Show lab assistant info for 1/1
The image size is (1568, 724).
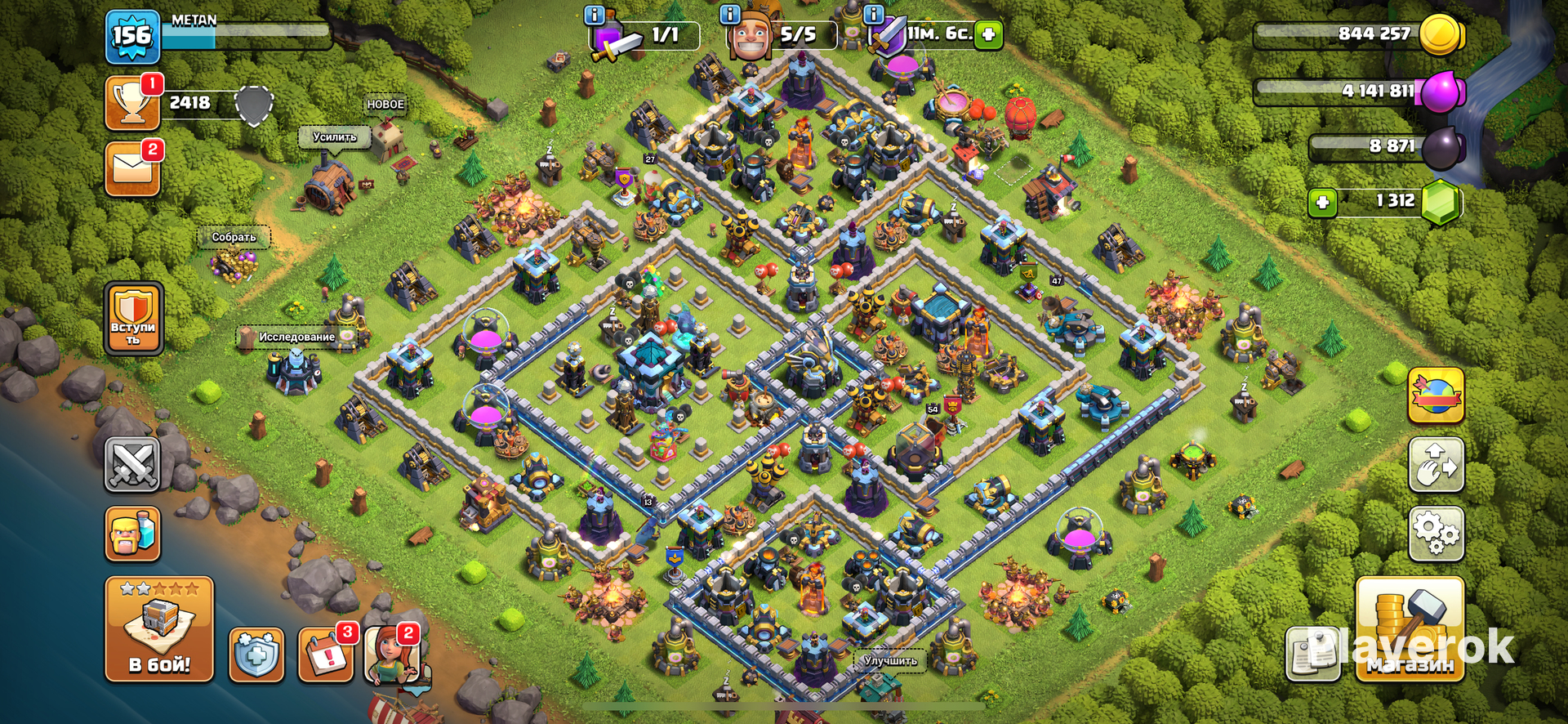(x=595, y=15)
